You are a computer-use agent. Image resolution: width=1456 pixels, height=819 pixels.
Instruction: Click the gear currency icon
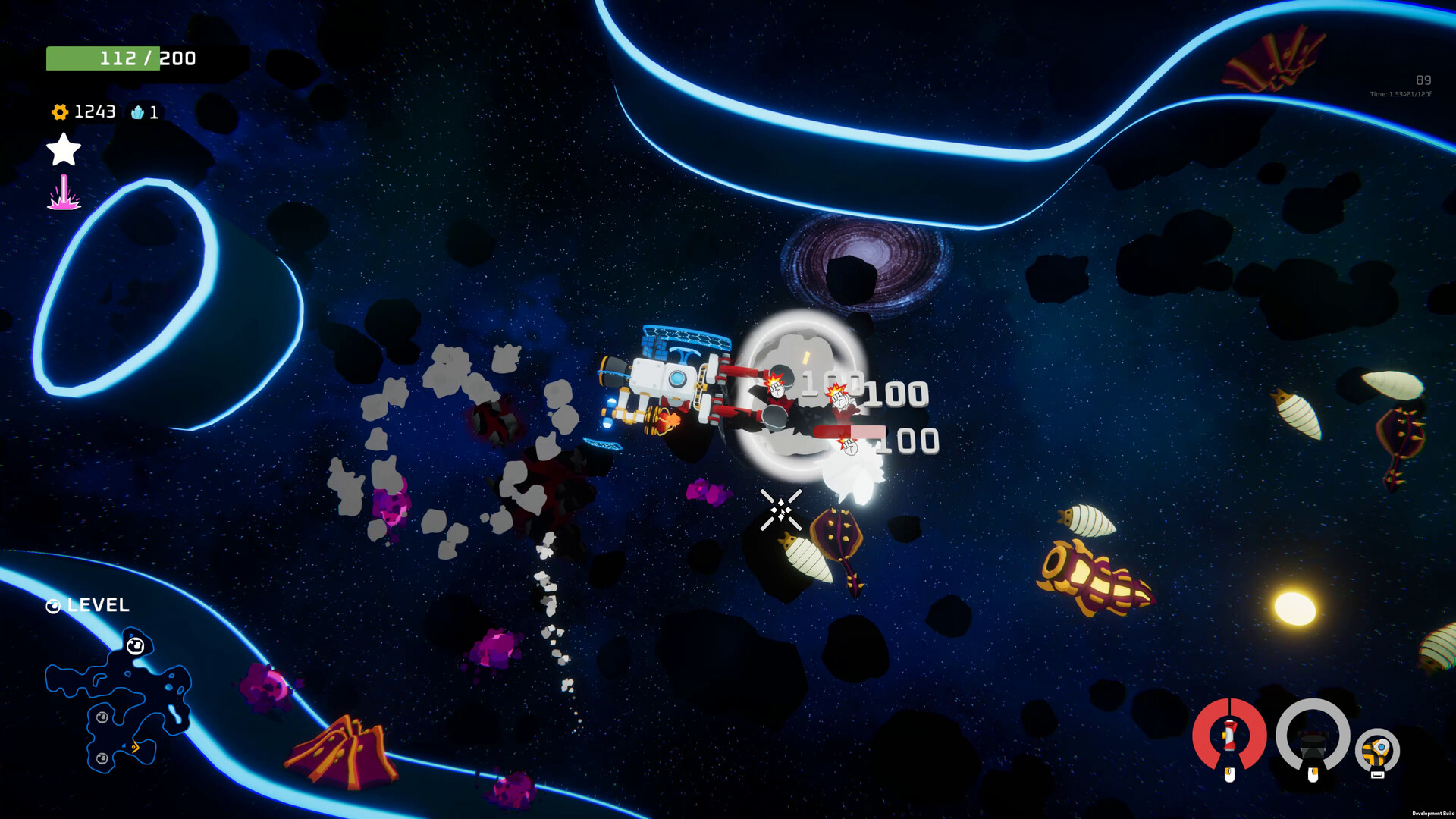pos(58,112)
